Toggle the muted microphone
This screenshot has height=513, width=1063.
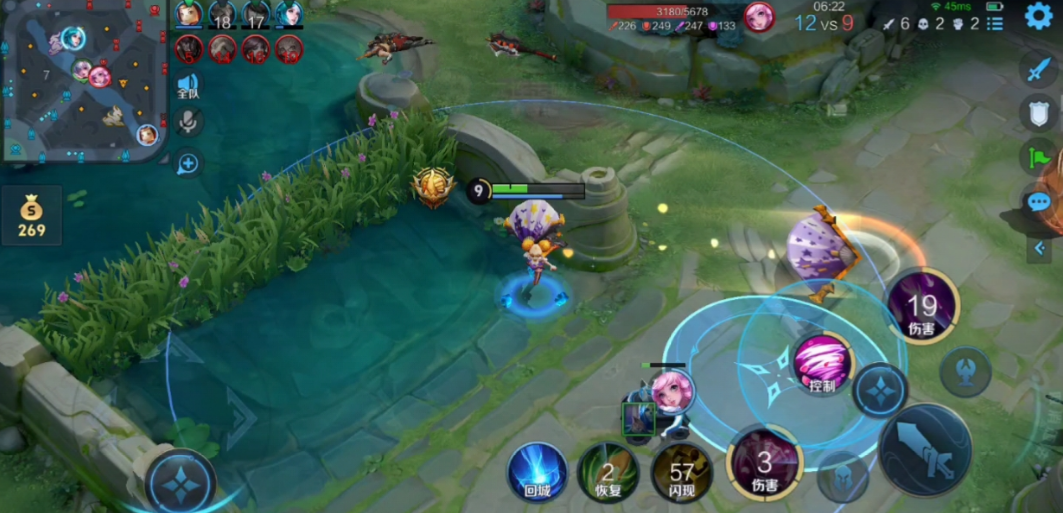(x=187, y=122)
